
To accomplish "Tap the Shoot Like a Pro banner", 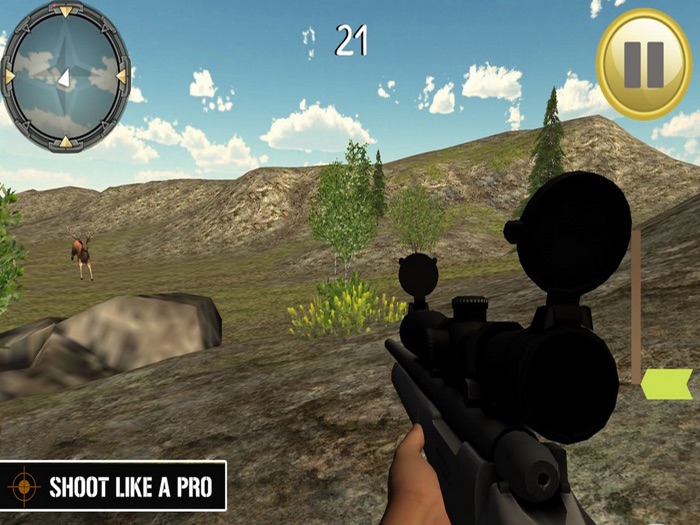I will tap(113, 487).
